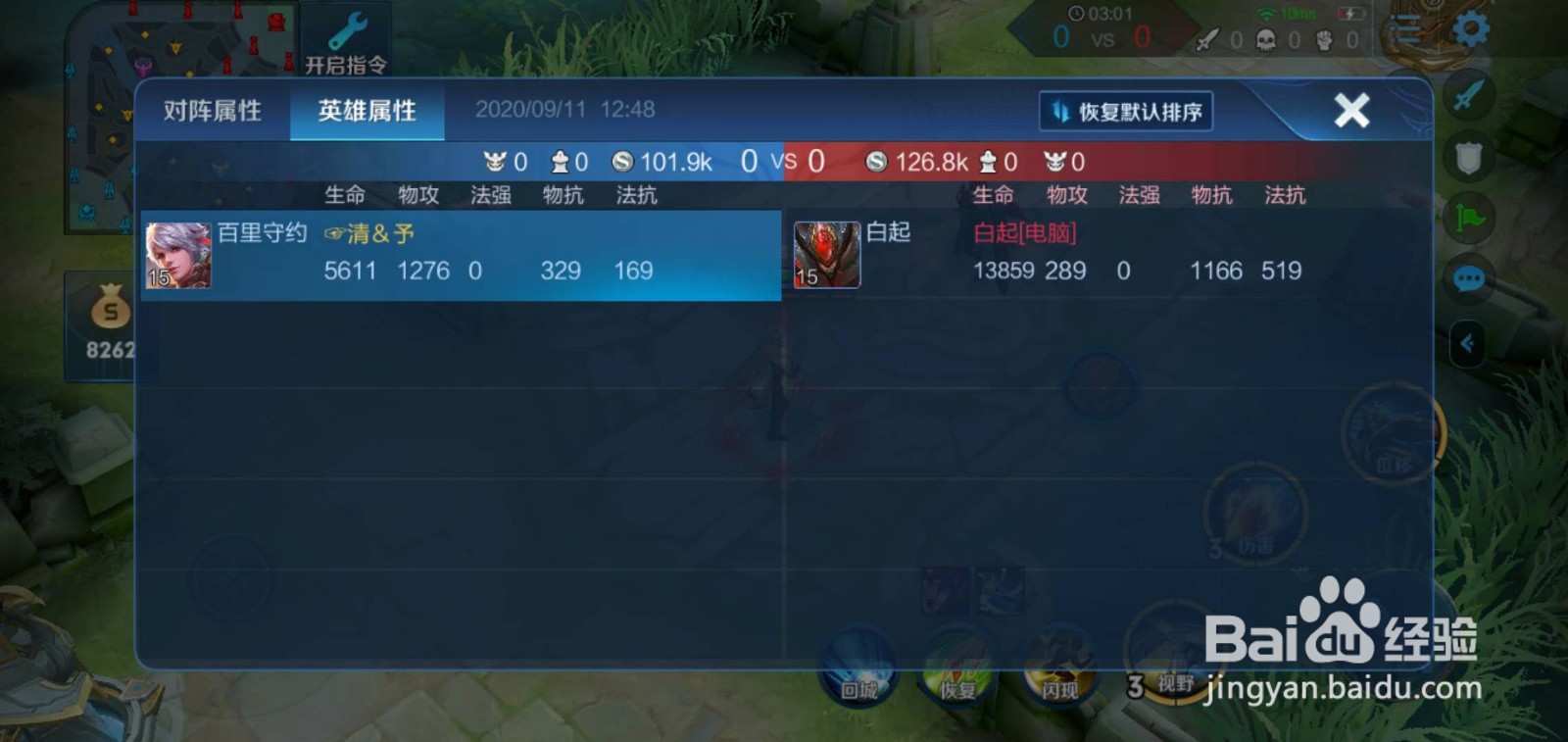Tap the gold coin bag showing 8262

tap(109, 319)
